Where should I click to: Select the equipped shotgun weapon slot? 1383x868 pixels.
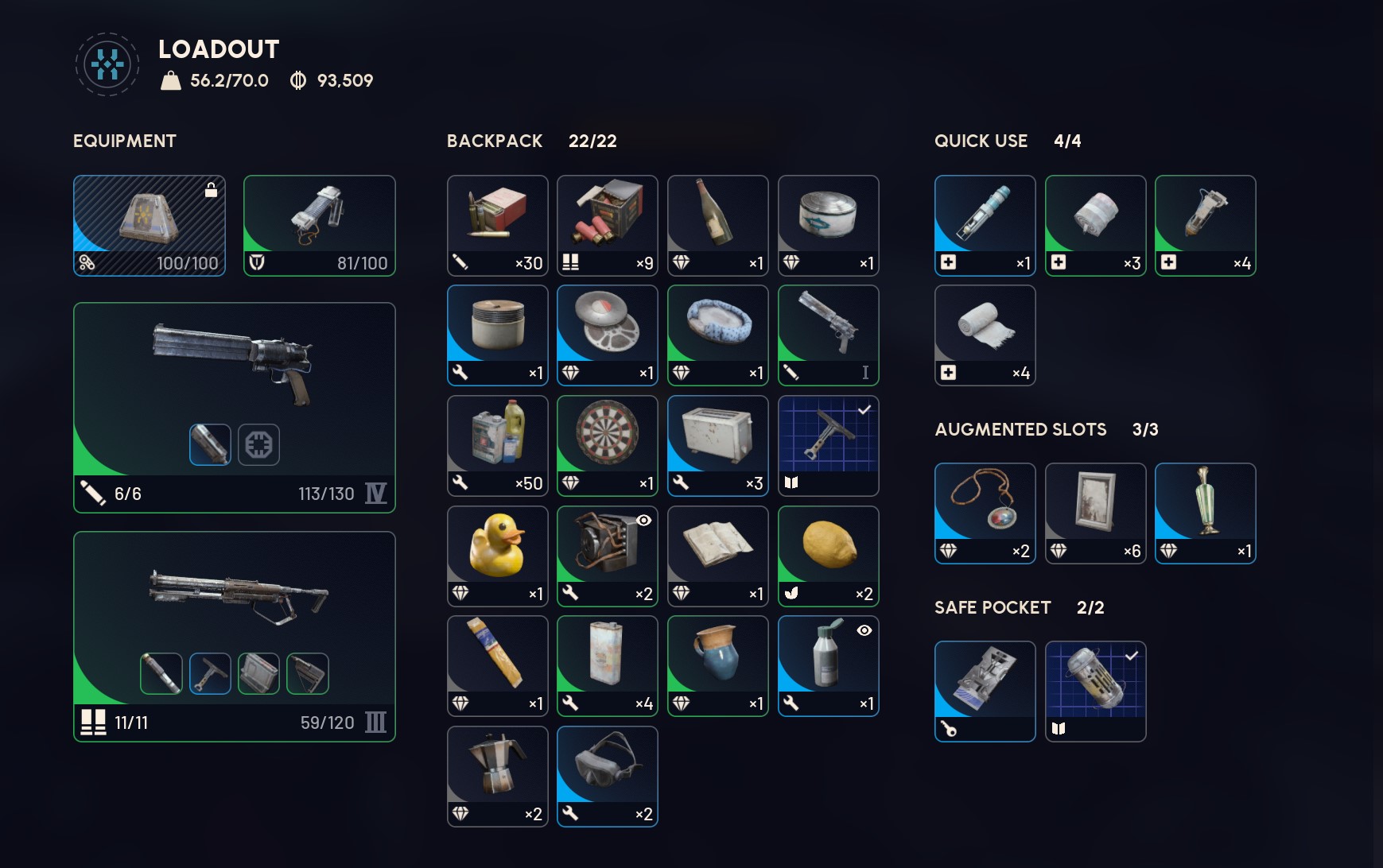point(234,636)
